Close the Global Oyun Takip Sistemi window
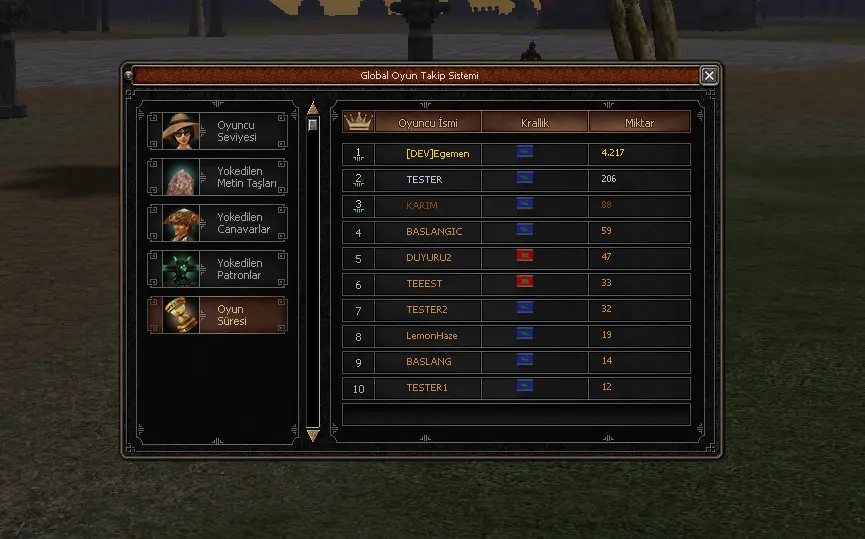Screen dimensions: 865x539 [x=709, y=76]
